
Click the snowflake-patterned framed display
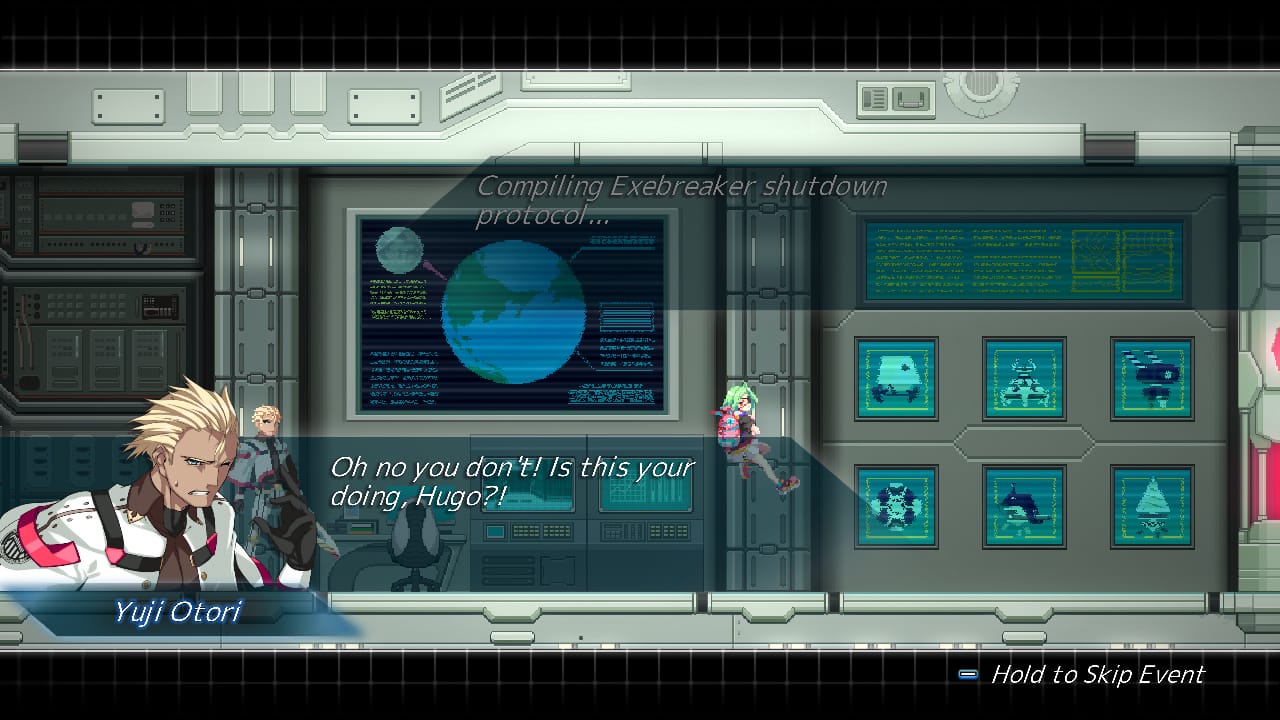point(896,506)
